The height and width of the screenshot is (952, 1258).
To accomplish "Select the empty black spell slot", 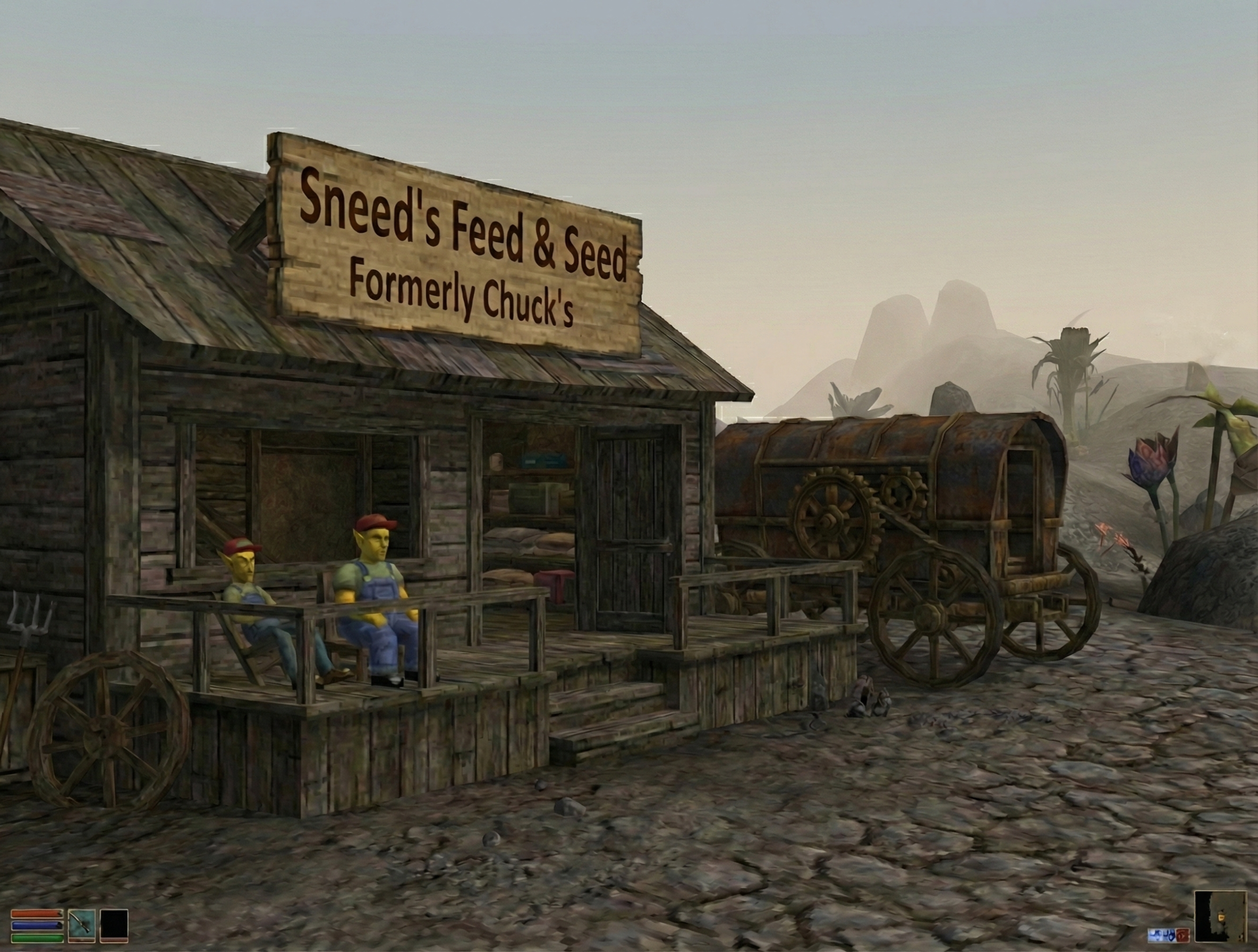I will pos(114,925).
